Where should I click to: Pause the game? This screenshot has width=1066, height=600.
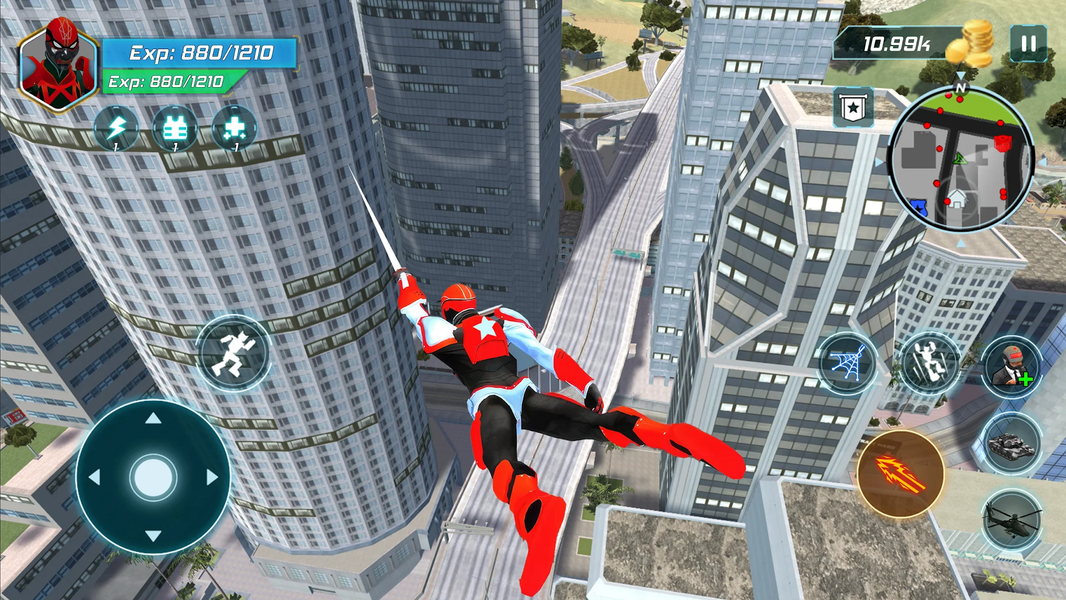[x=1027, y=43]
